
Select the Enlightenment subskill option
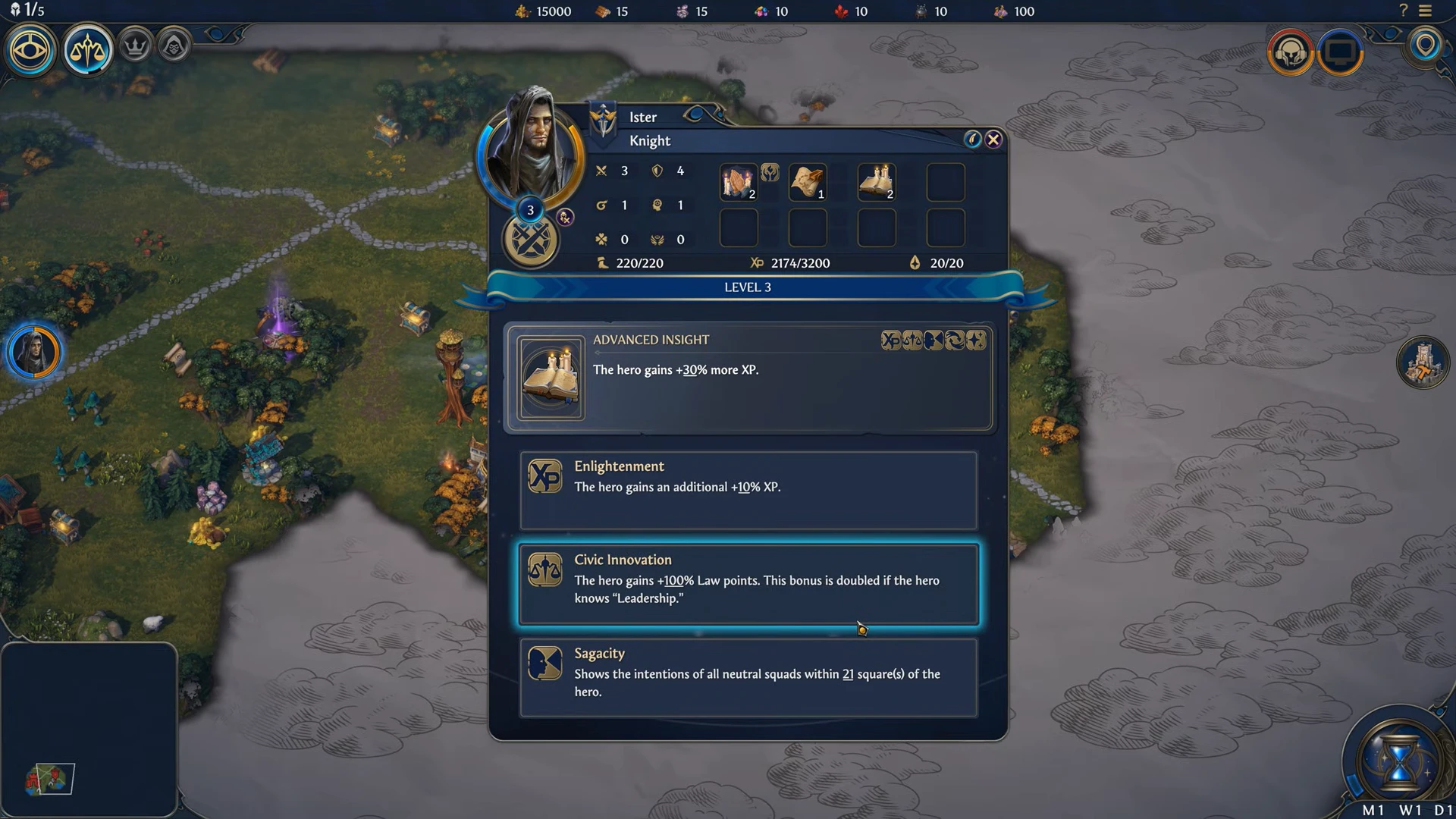click(748, 490)
